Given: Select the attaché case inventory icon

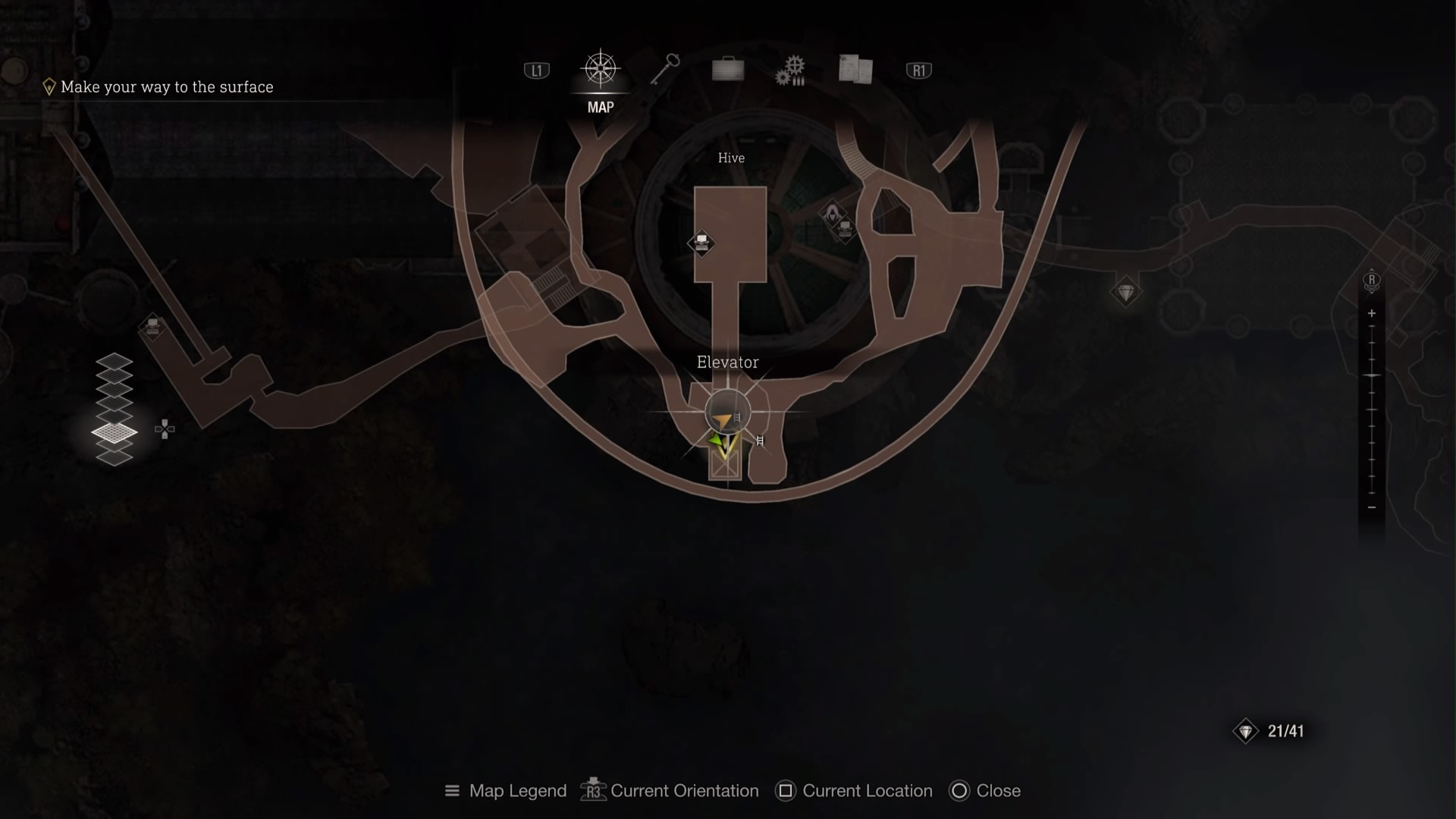Looking at the screenshot, I should point(727,69).
